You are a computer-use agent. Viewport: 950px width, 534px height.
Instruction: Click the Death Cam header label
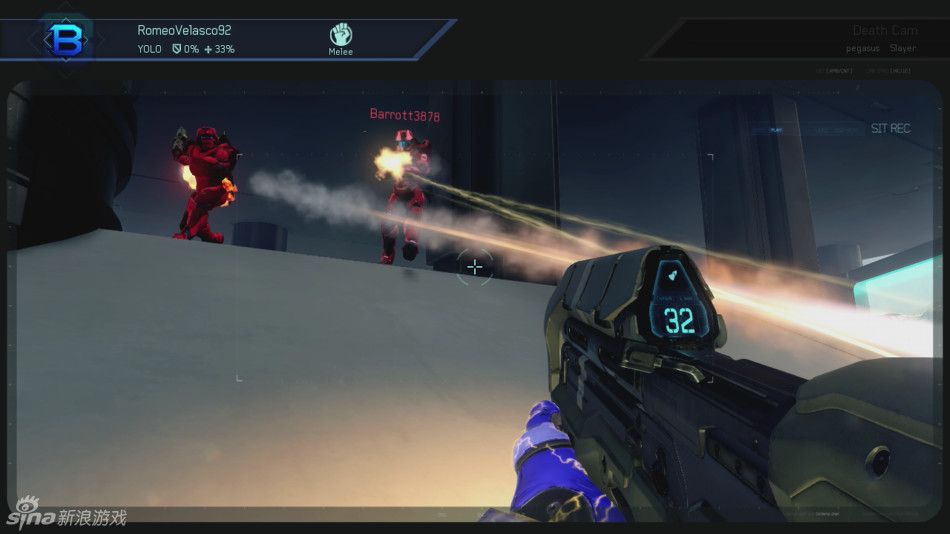(883, 31)
